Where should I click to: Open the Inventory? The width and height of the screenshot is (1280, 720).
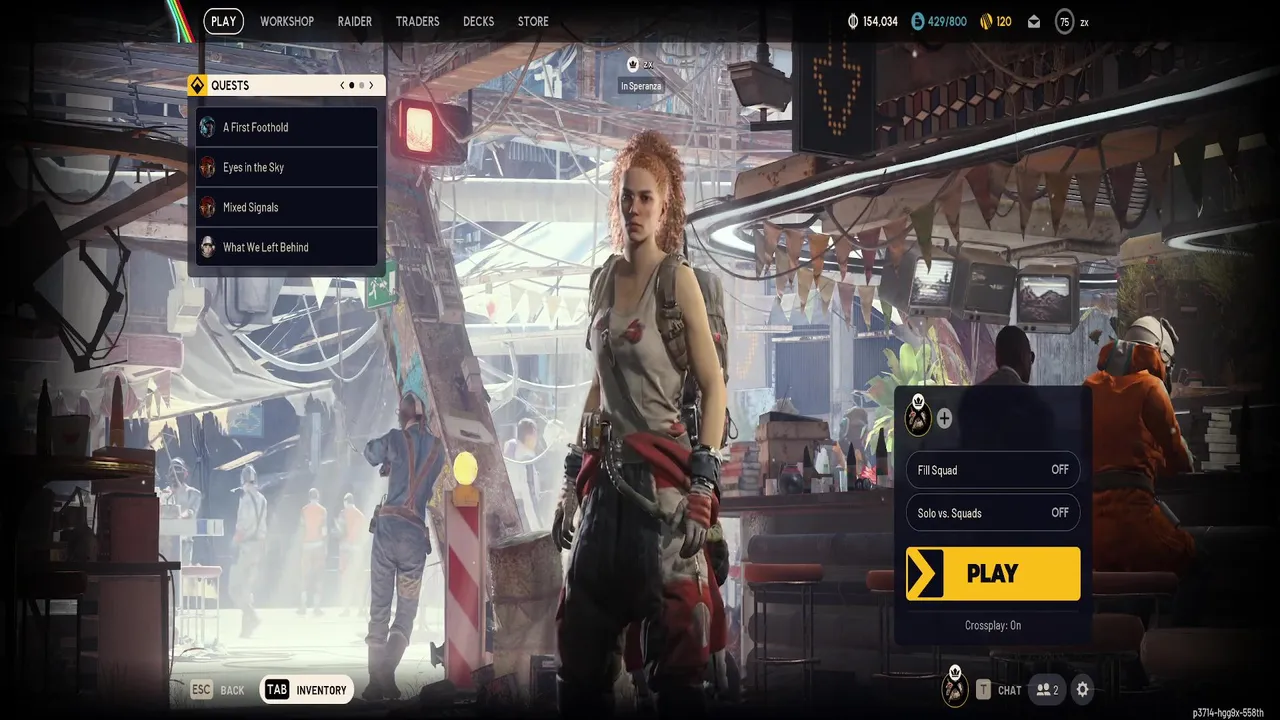point(307,690)
